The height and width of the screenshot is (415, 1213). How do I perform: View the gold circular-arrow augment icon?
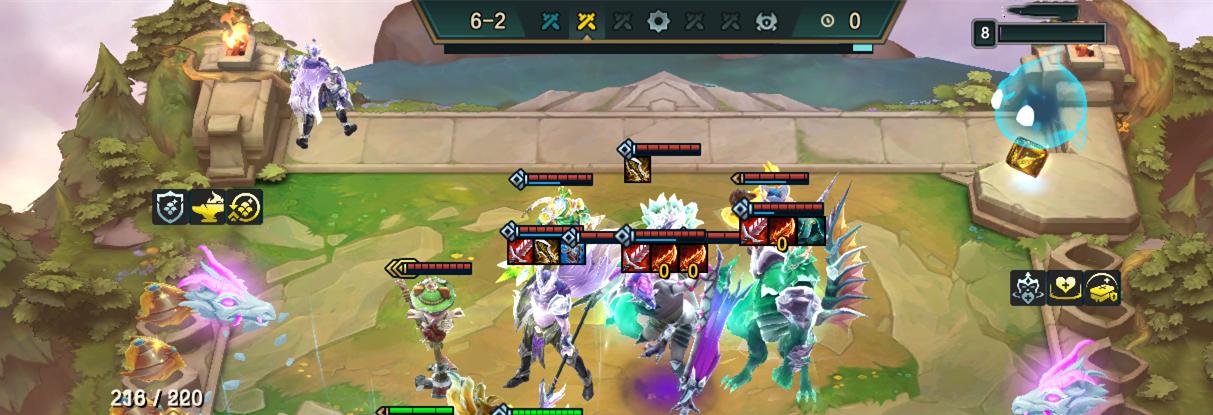click(244, 207)
